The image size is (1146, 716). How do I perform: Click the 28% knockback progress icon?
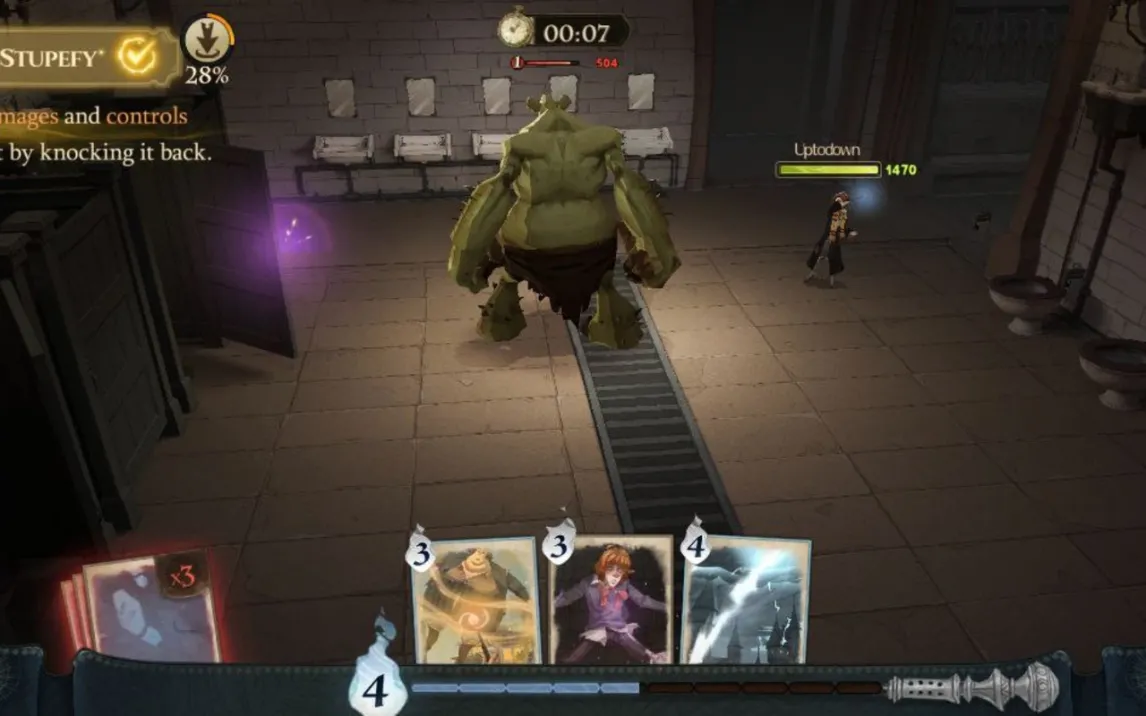point(208,42)
